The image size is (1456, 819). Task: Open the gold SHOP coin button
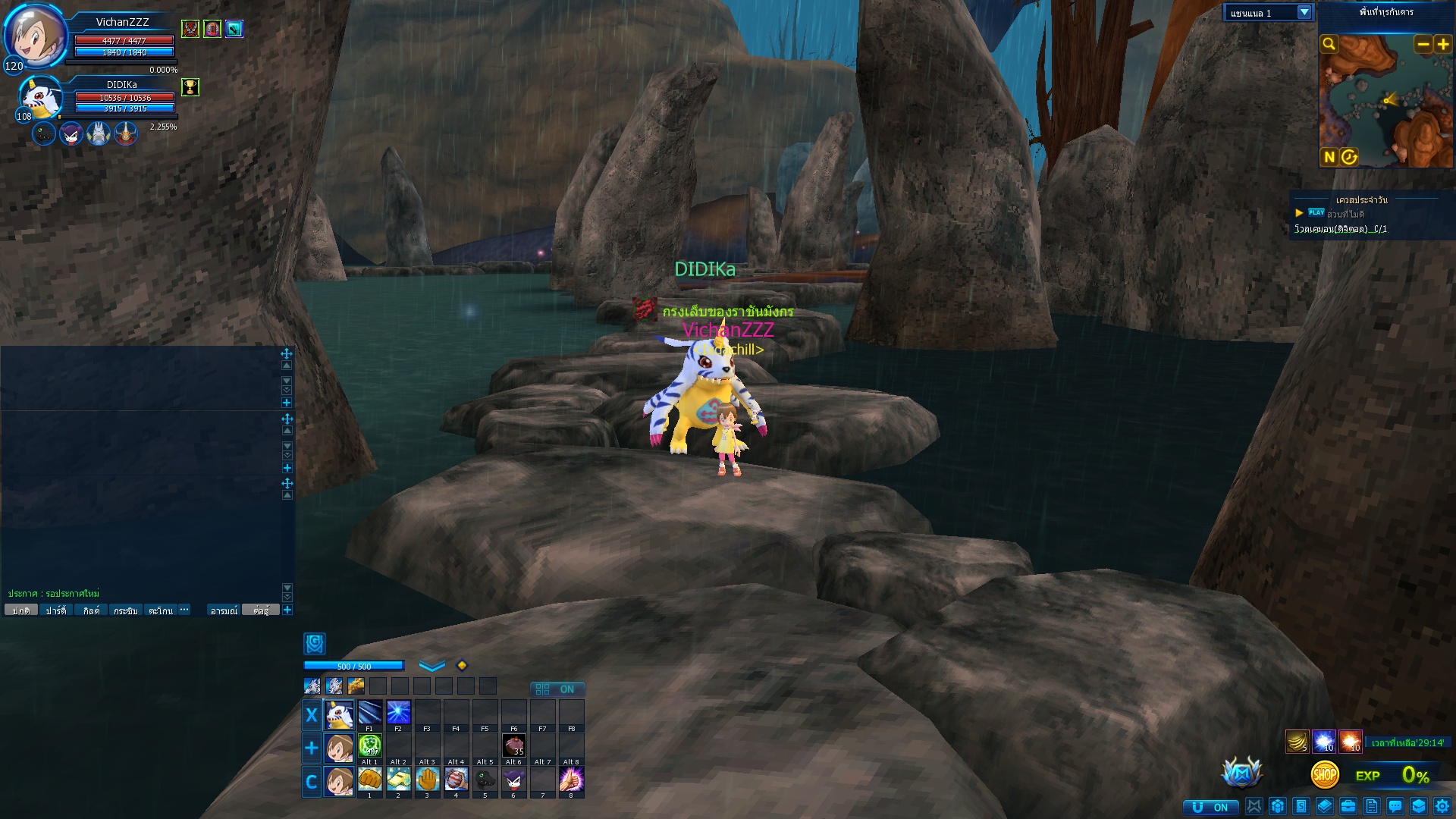click(1324, 775)
